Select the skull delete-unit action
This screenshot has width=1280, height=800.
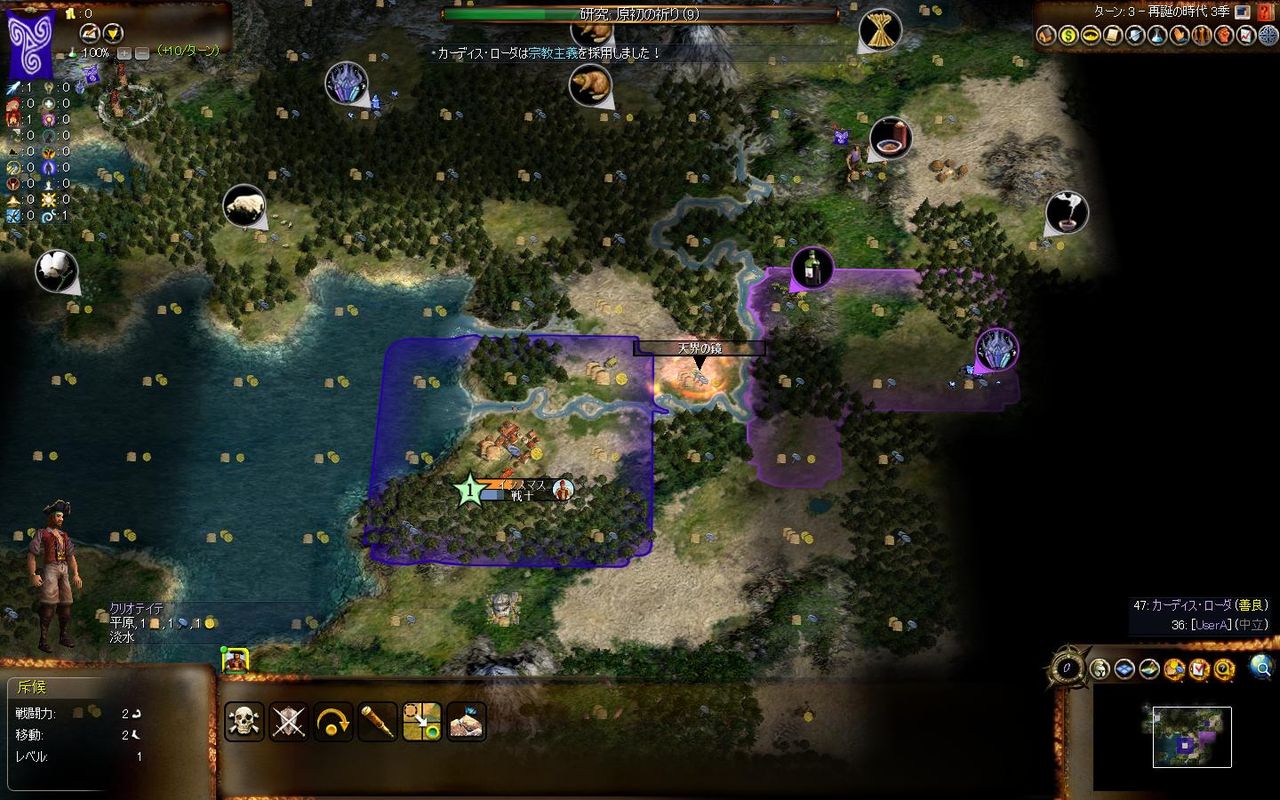click(x=242, y=722)
